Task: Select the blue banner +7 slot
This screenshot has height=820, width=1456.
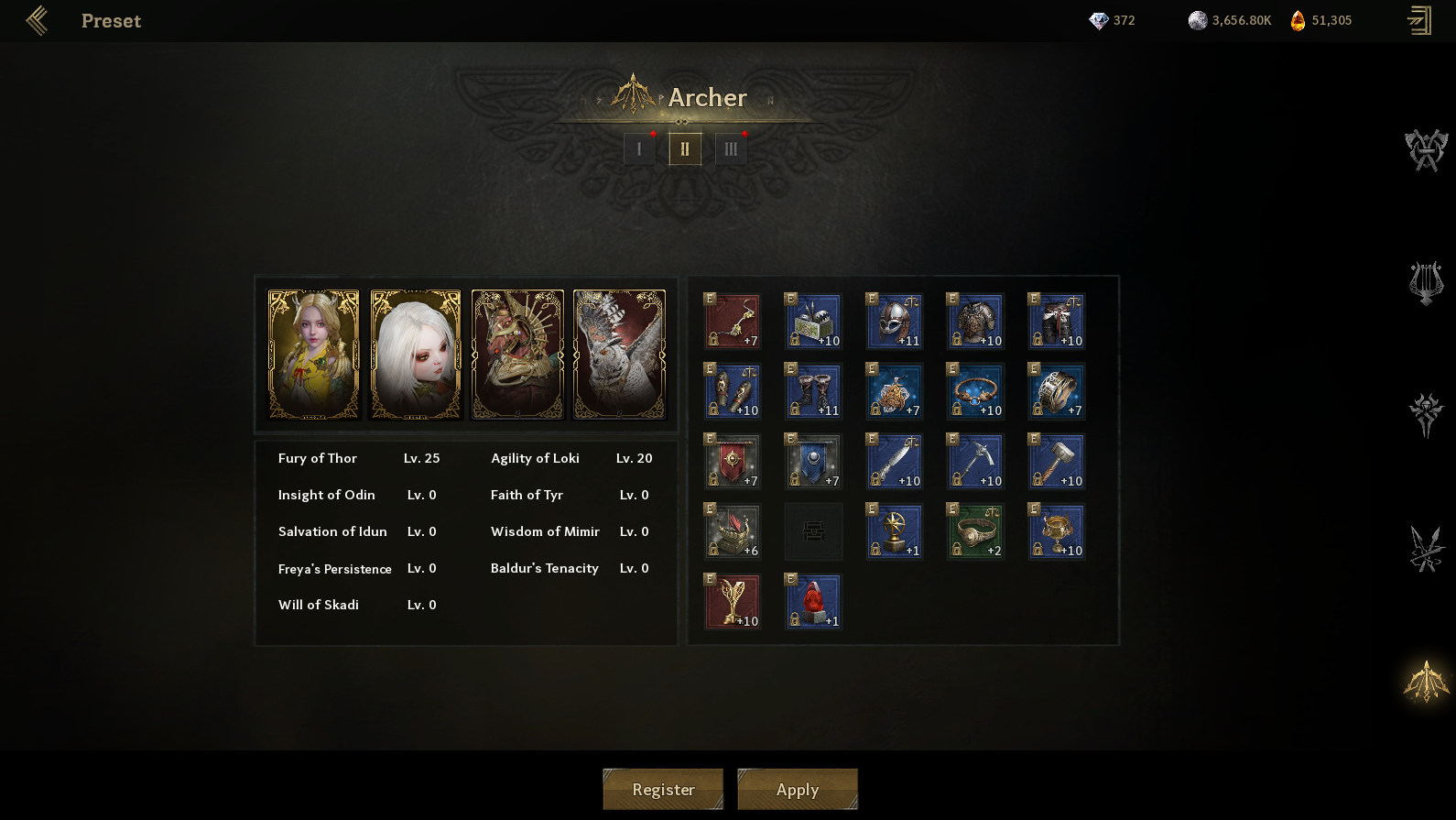Action: pos(813,462)
